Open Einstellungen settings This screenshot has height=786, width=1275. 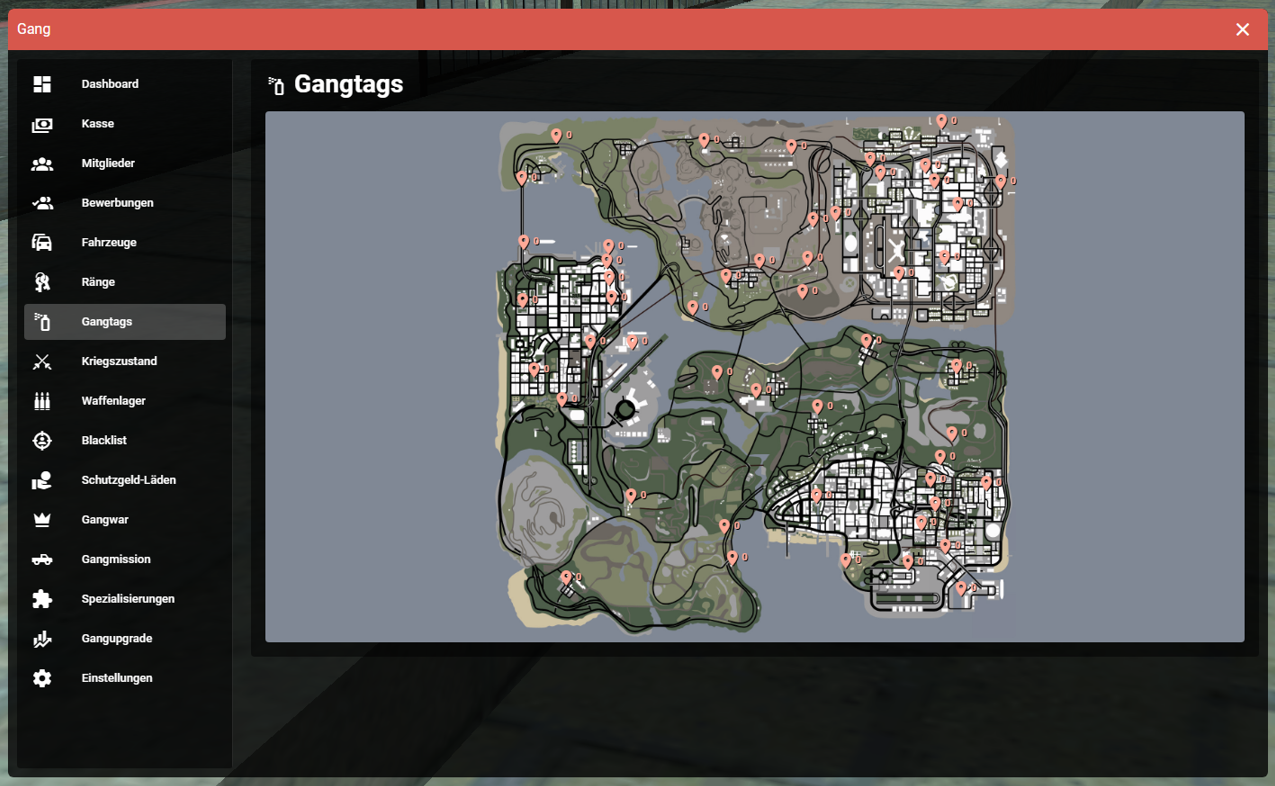117,678
